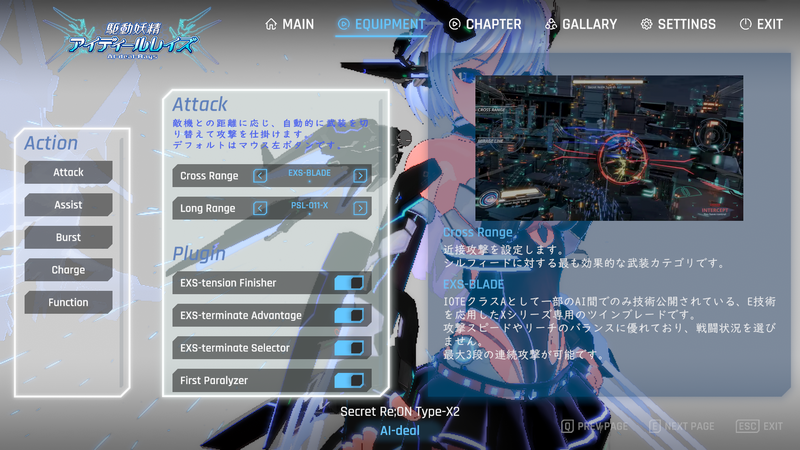Toggle the EXS-tension Finisher plugin
This screenshot has width=800, height=450.
click(349, 283)
